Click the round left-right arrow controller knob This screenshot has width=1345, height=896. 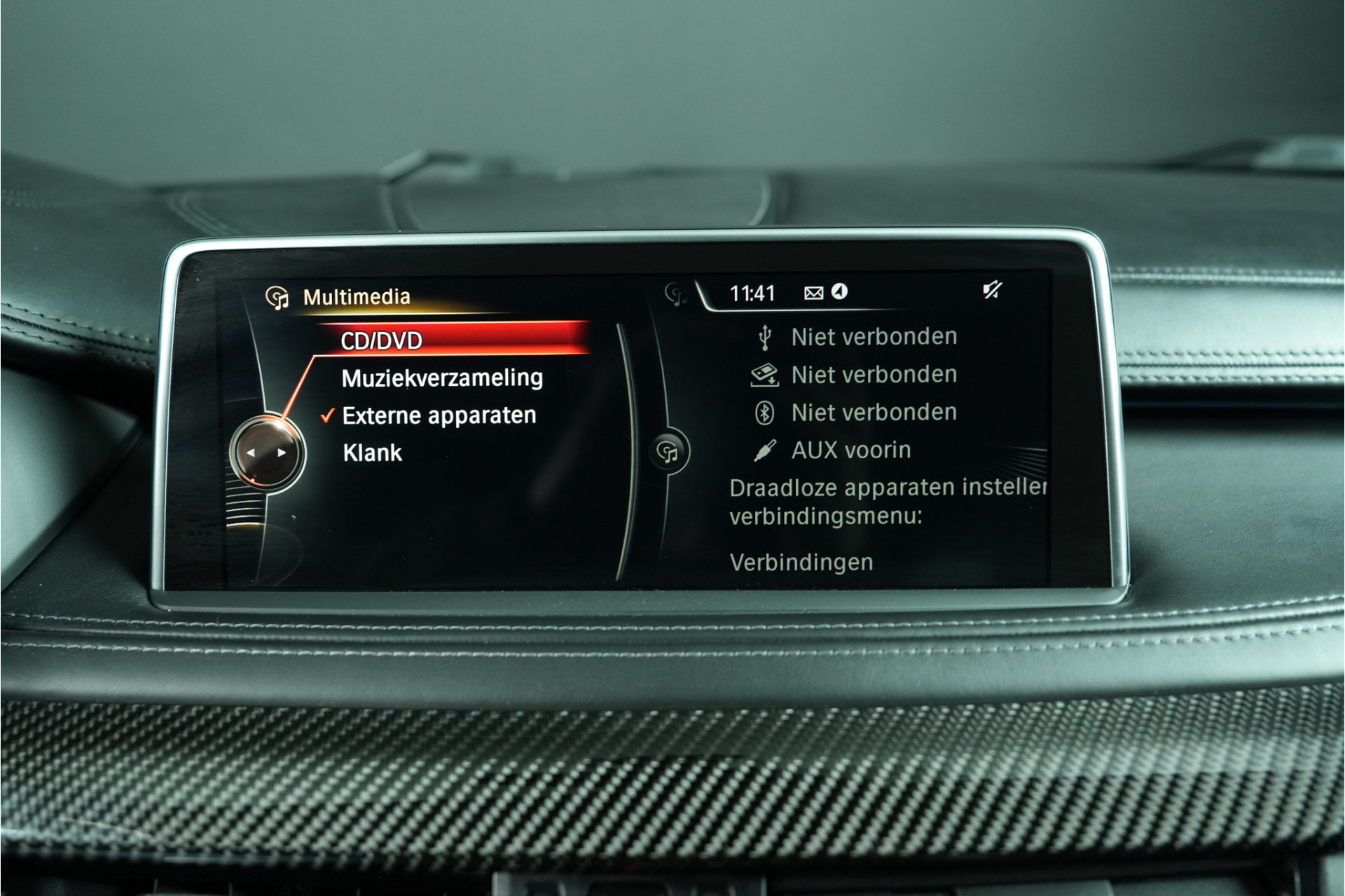[x=266, y=453]
